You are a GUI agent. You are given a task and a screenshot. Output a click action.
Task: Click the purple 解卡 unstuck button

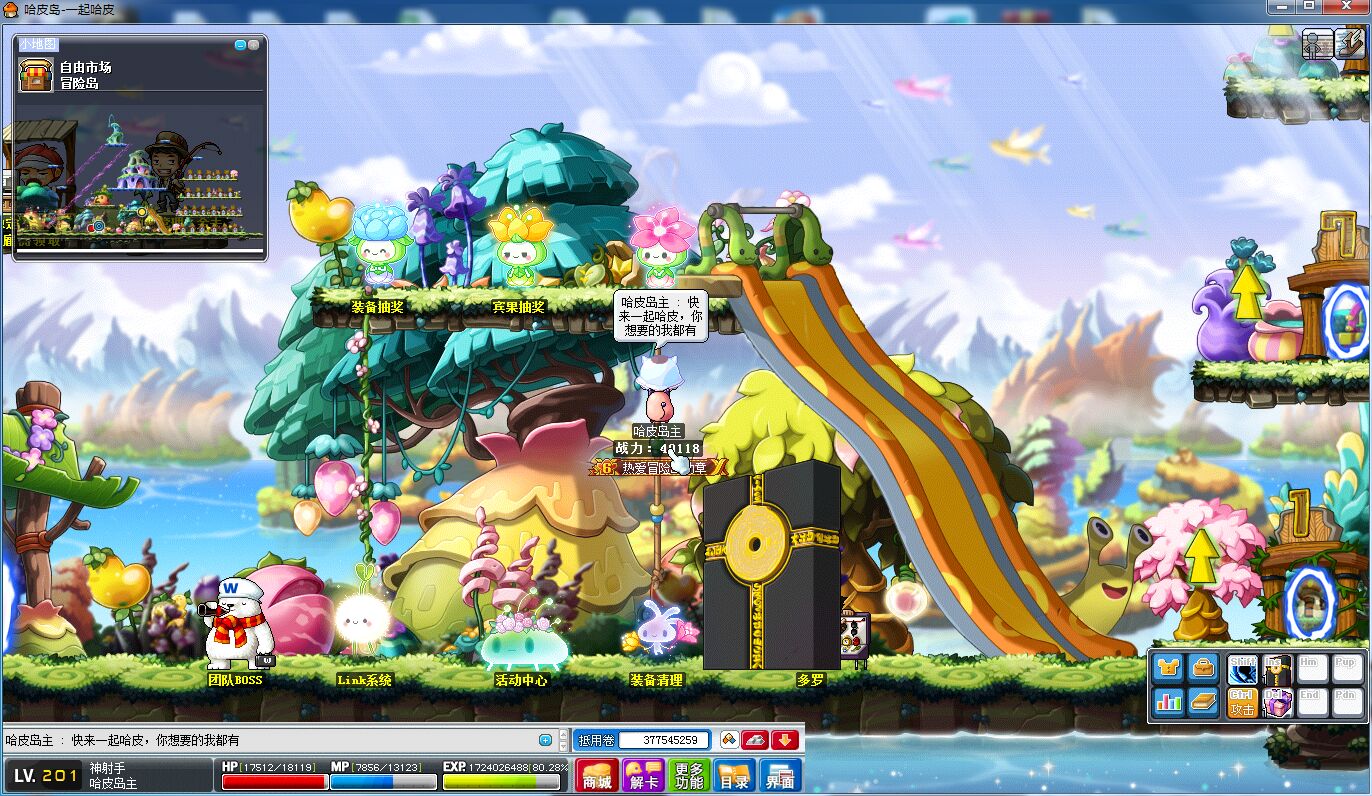[642, 775]
